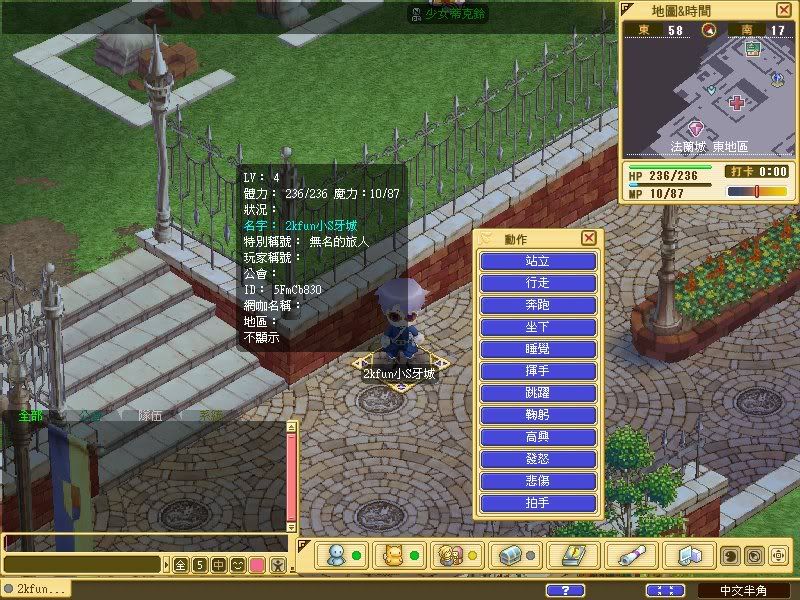Perform the 揮手 wave action
800x600 pixels.
[x=538, y=371]
